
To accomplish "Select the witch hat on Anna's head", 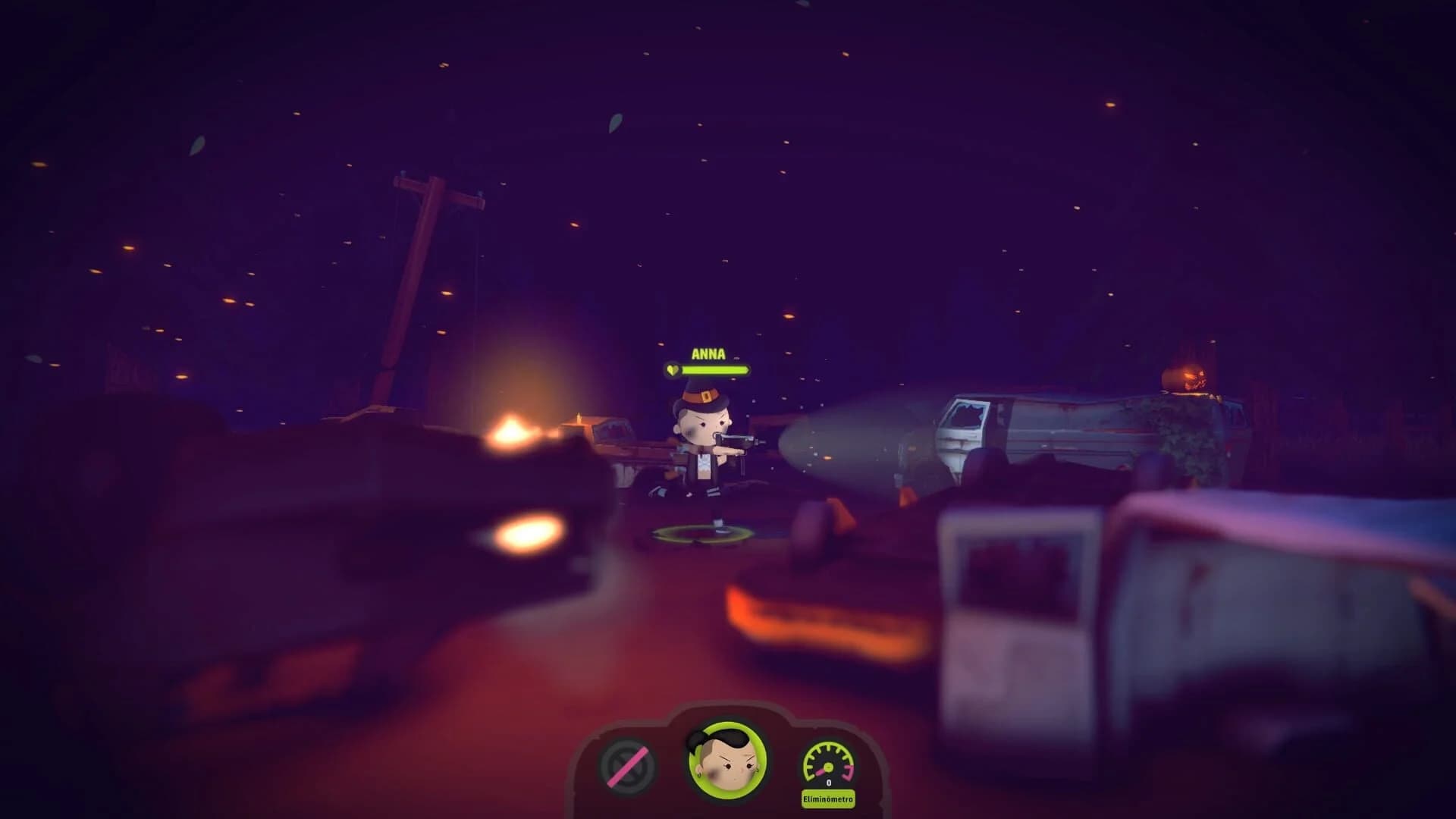I will pyautogui.click(x=704, y=397).
